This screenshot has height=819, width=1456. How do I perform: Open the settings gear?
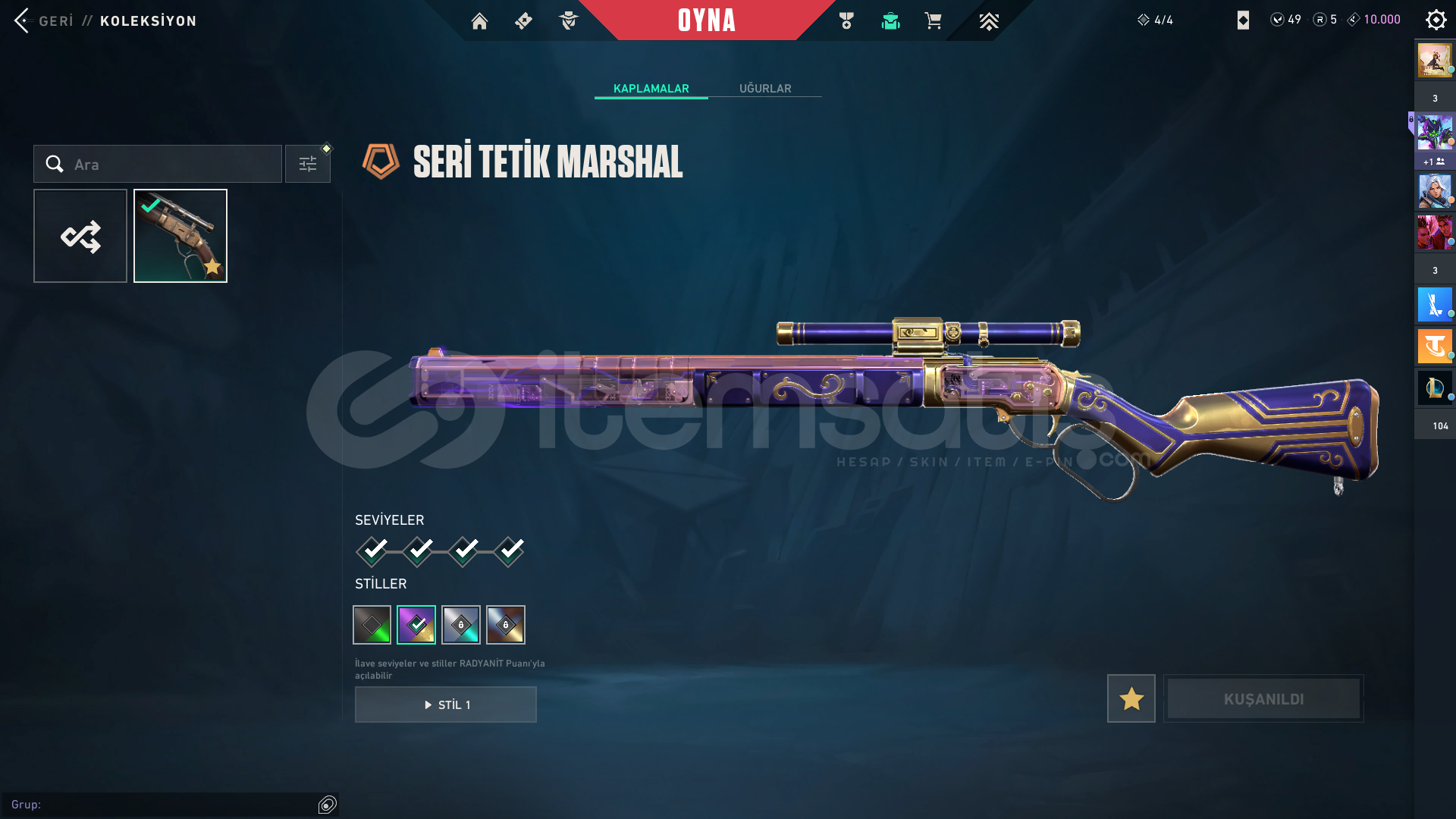point(1436,20)
